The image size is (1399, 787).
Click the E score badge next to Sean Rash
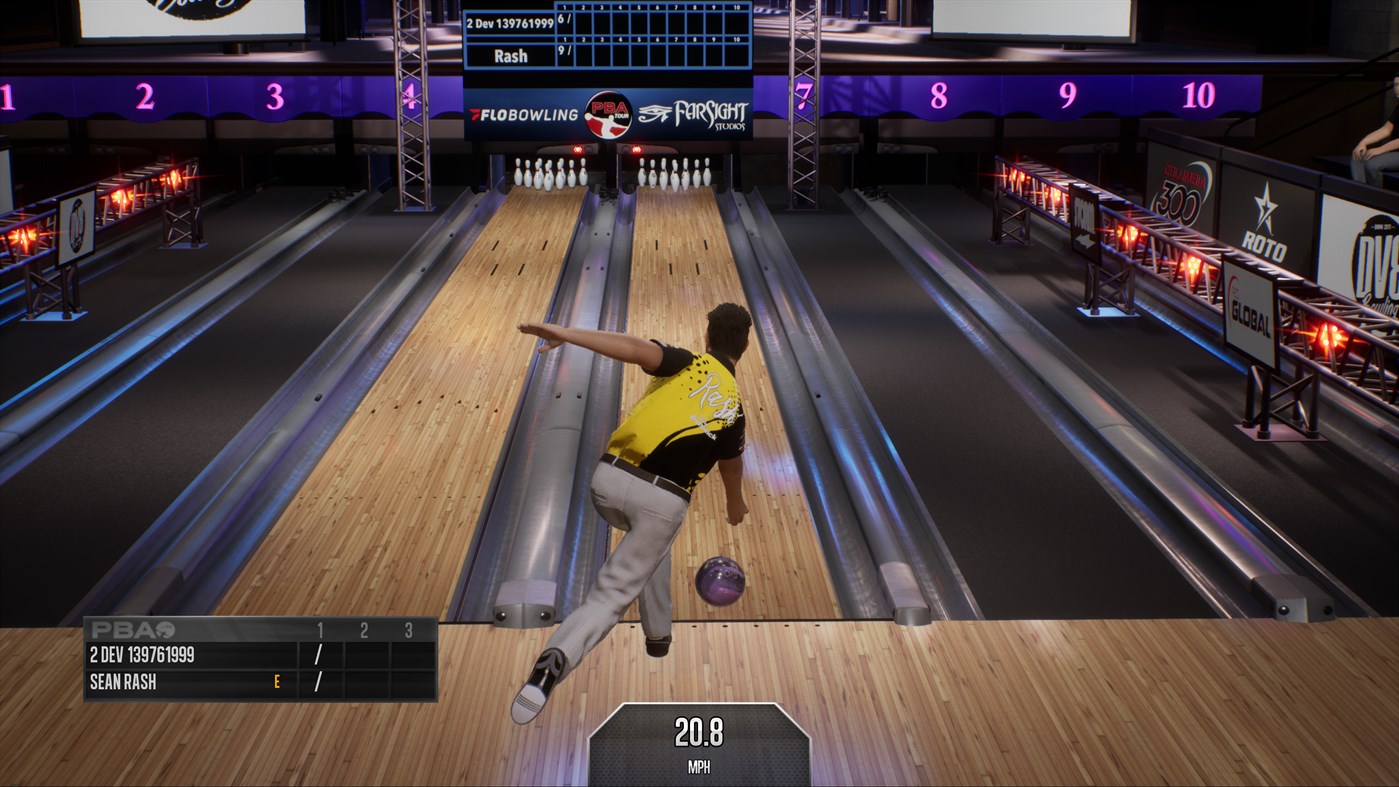276,680
